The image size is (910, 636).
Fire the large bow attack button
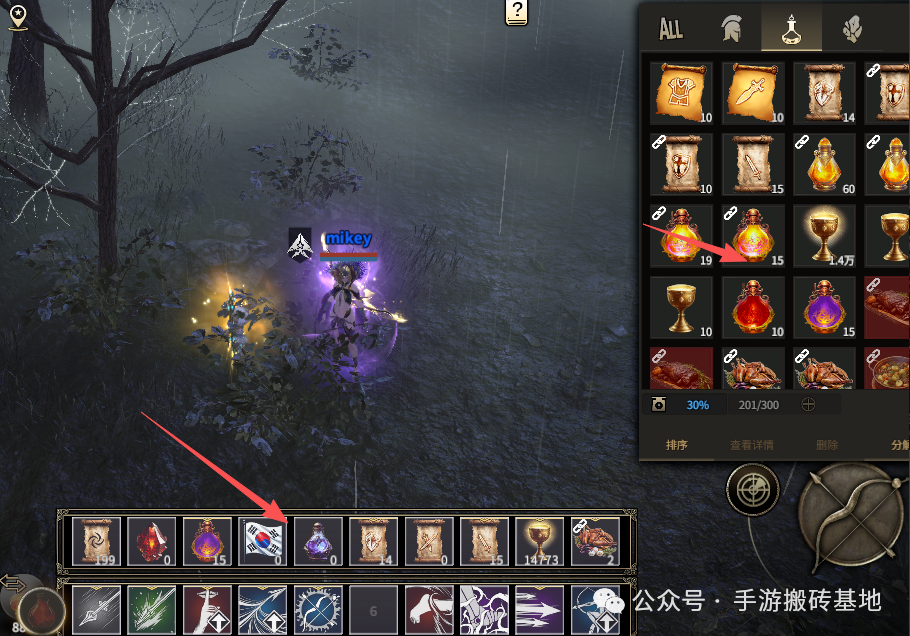click(x=850, y=517)
